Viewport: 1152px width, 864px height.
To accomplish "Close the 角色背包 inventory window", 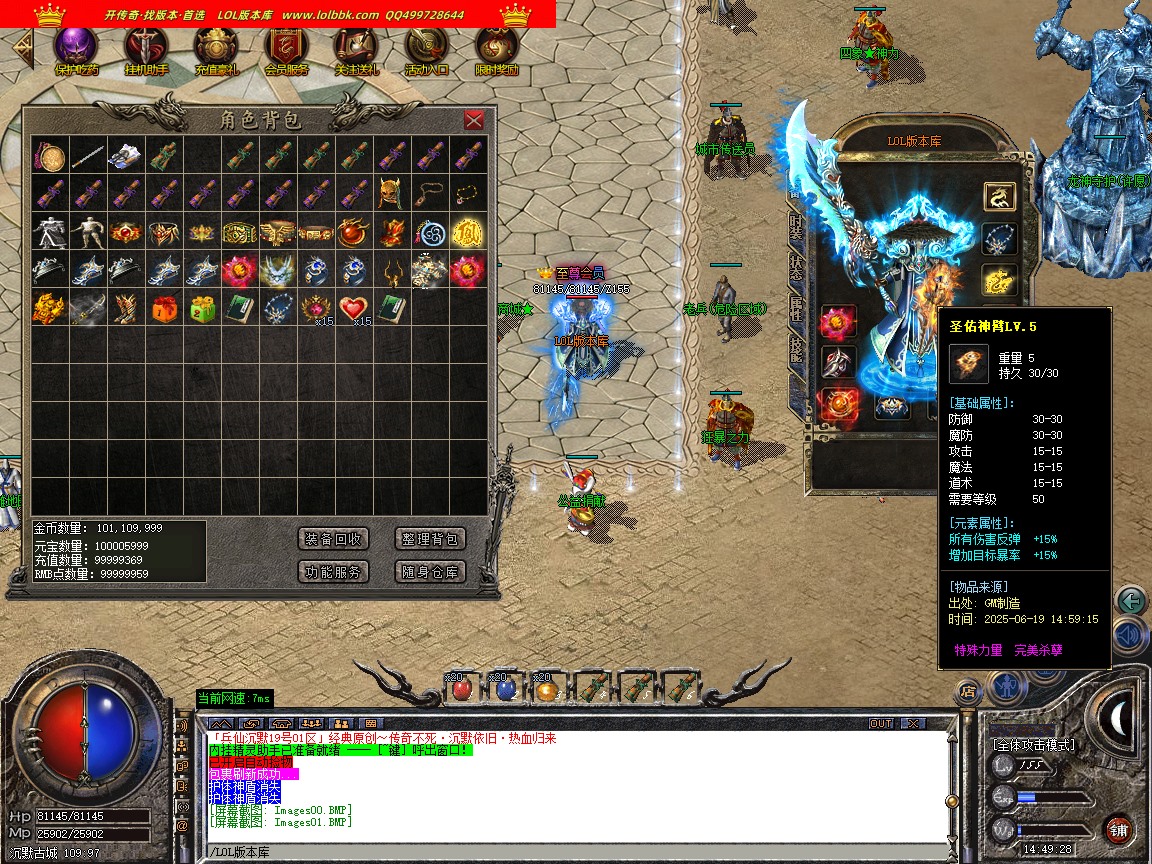I will (x=474, y=121).
